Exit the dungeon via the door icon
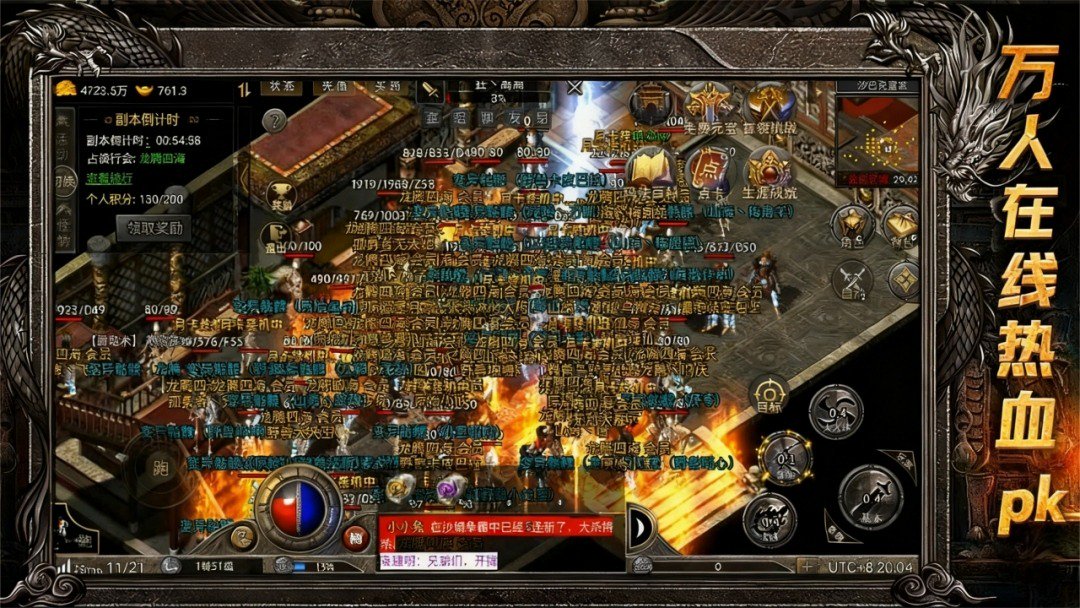The width and height of the screenshot is (1080, 608). [273, 236]
